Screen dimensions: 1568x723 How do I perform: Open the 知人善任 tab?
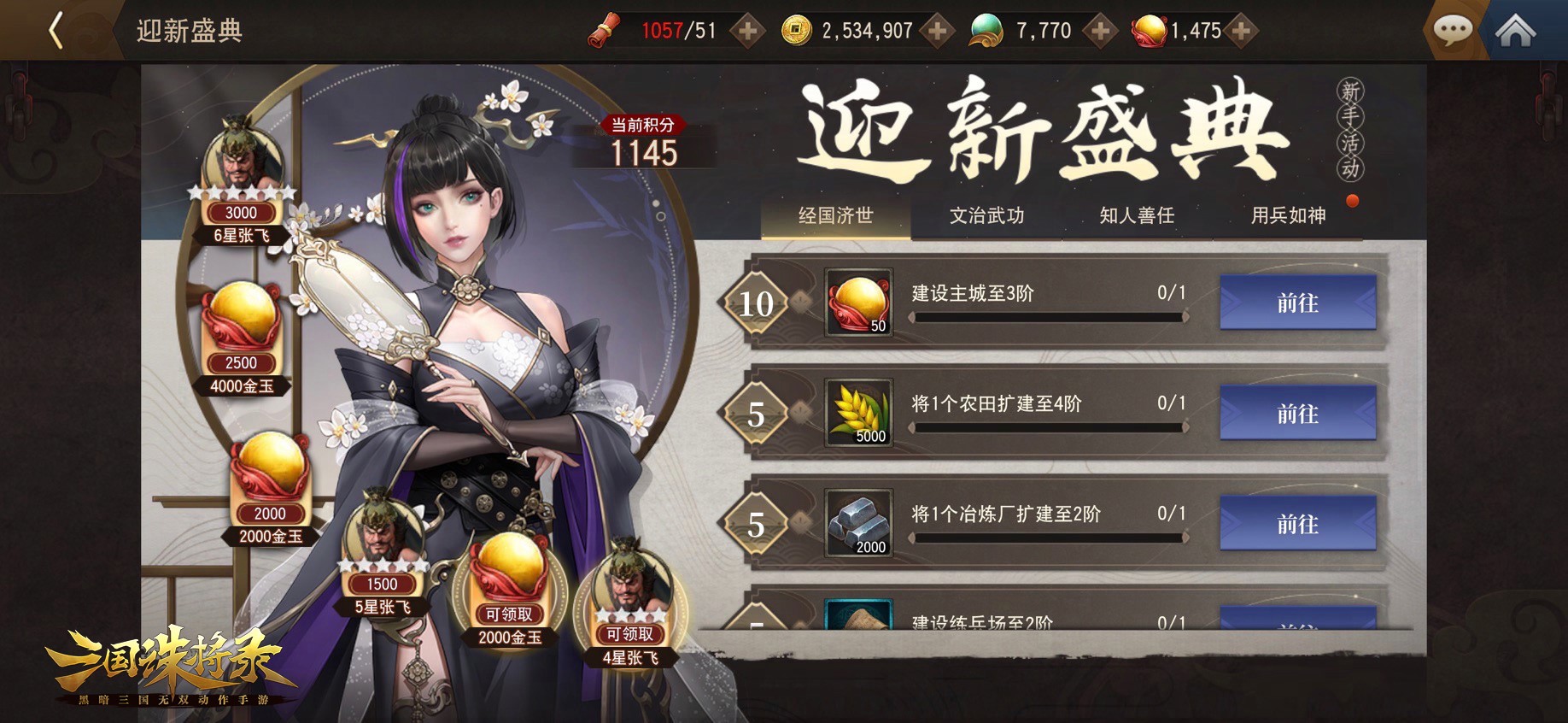[x=1137, y=217]
